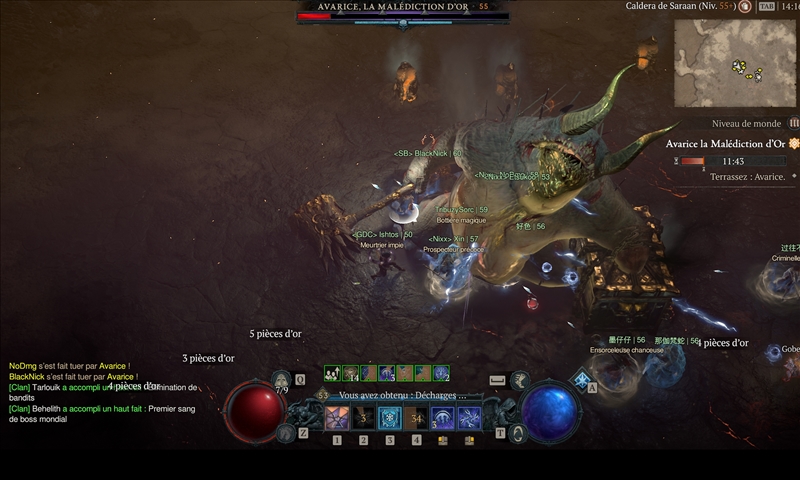Image resolution: width=800 pixels, height=480 pixels.
Task: Cast the ice shards skill in last slot
Action: tap(469, 417)
